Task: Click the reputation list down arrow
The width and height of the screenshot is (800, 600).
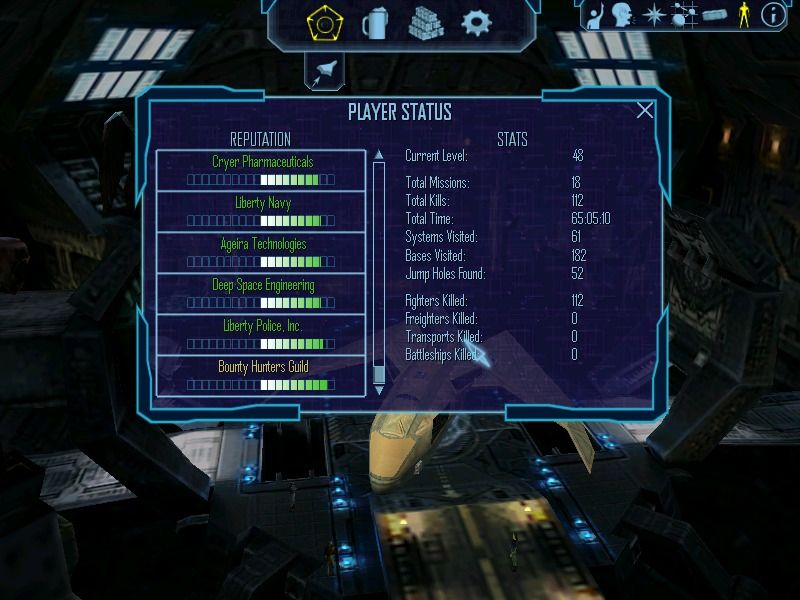Action: coord(379,390)
